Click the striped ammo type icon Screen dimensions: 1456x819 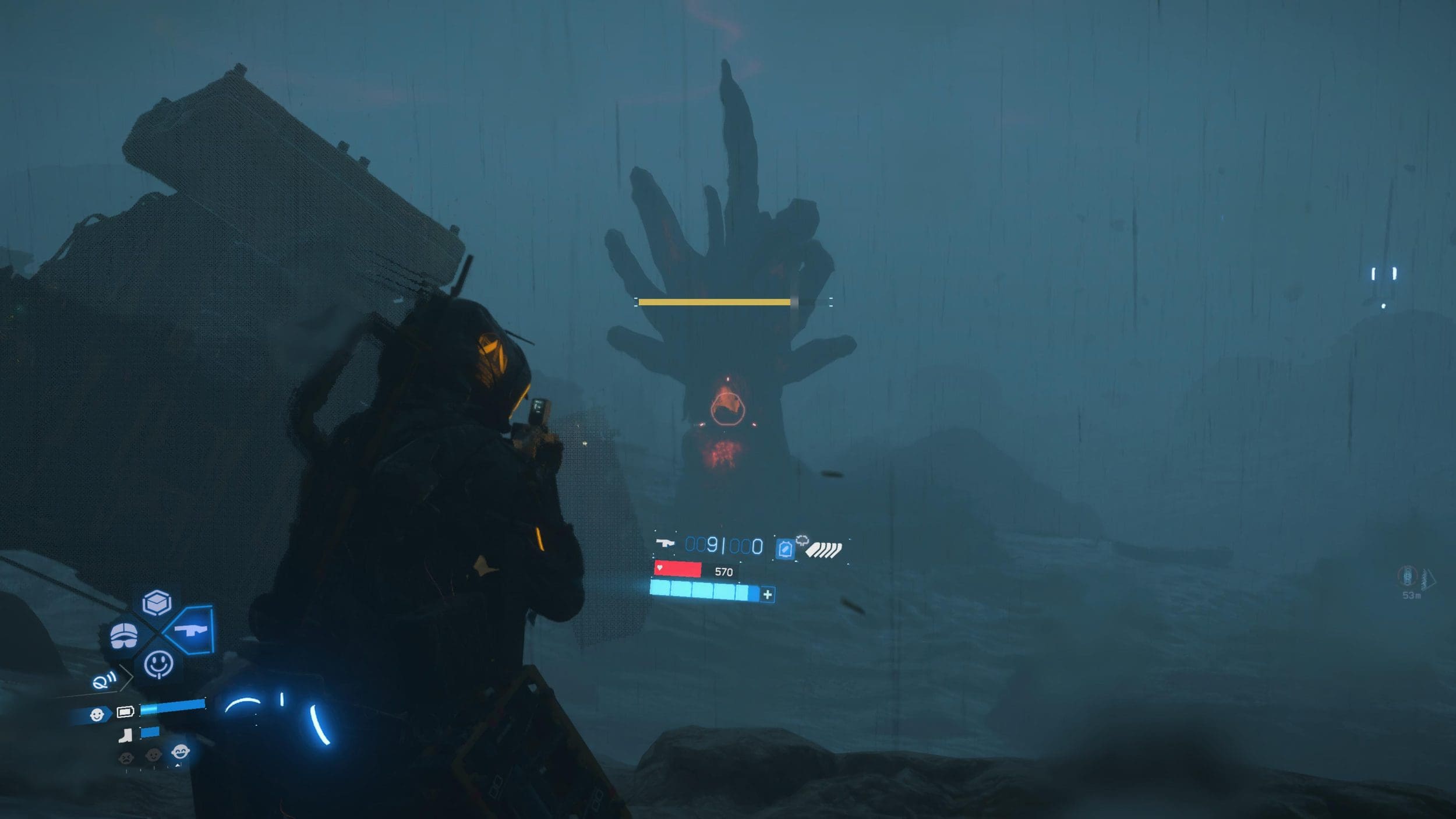pyautogui.click(x=824, y=549)
